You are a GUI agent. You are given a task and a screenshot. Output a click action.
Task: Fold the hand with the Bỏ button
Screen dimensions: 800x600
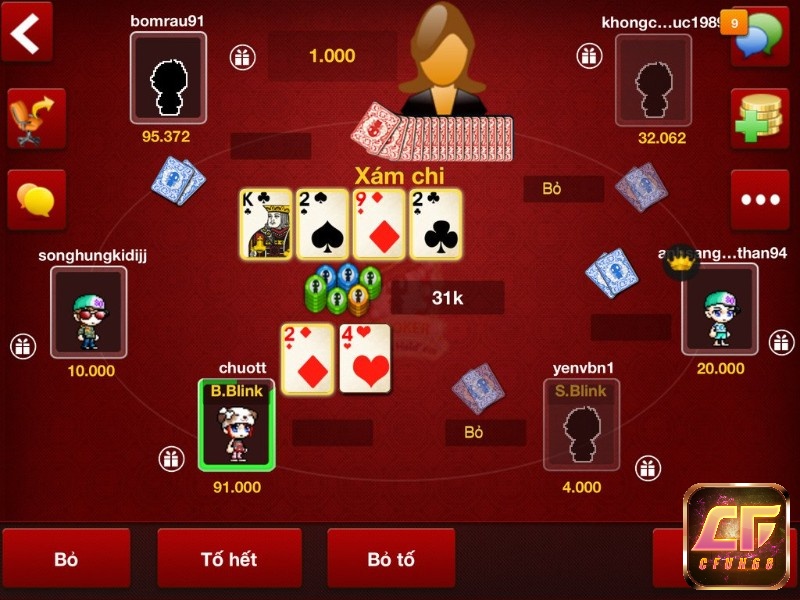coord(66,559)
